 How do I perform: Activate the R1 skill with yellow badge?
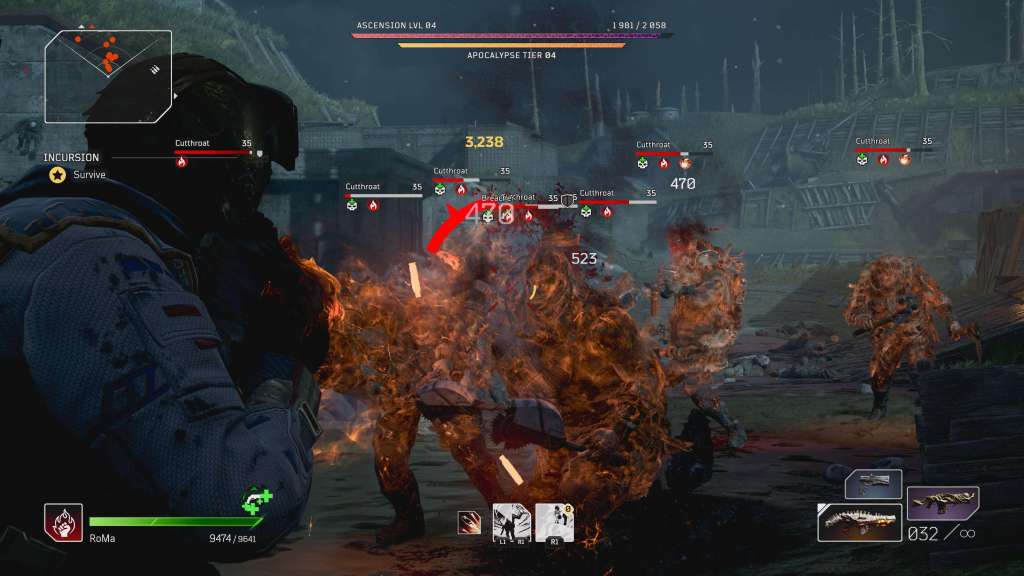pos(555,522)
